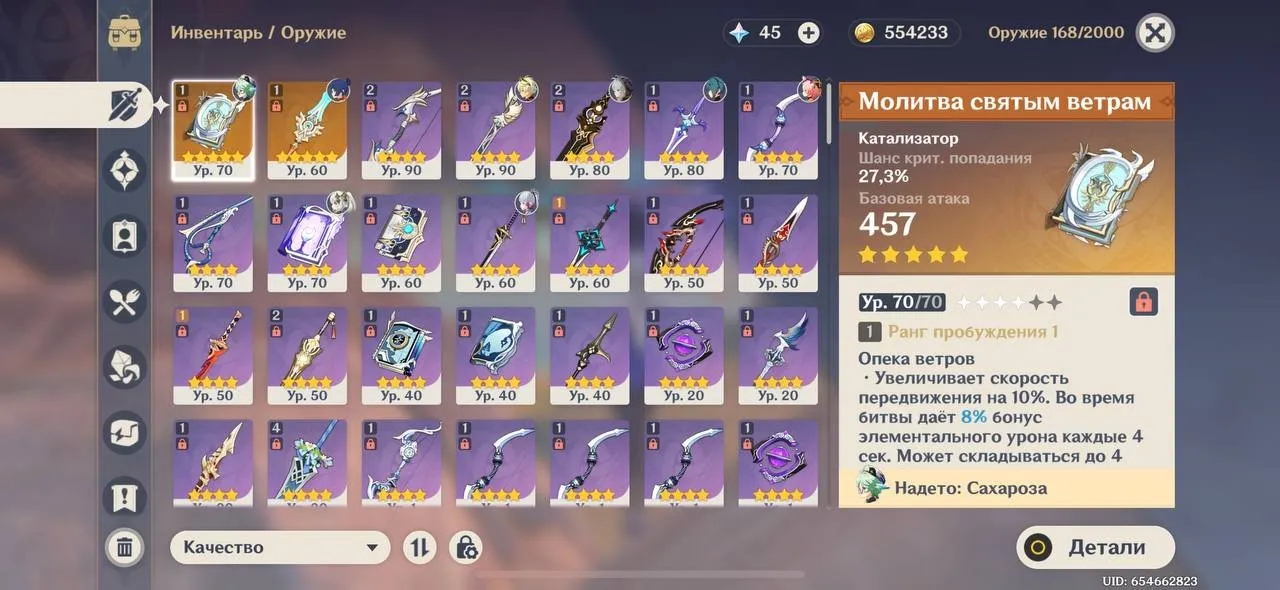Choose the dark red bow at level 50
Image resolution: width=1280 pixels, height=590 pixels.
683,242
